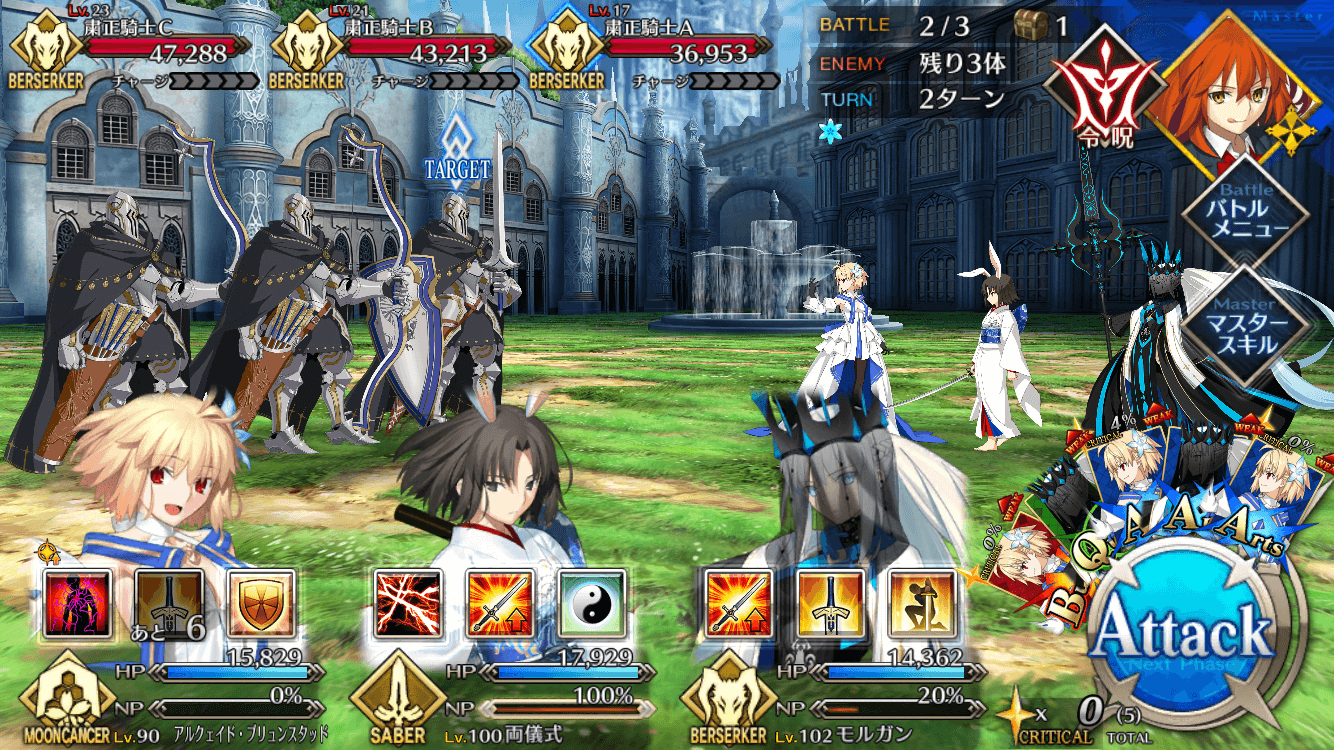Select Arcueid's sword skill on 6-turn cooldown

(x=169, y=603)
